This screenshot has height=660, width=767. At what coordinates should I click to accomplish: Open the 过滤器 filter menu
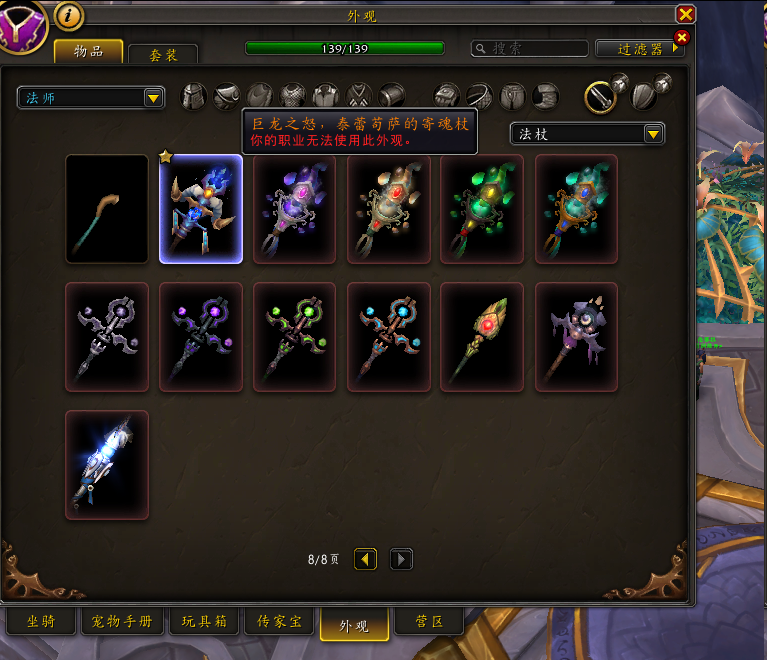point(640,48)
